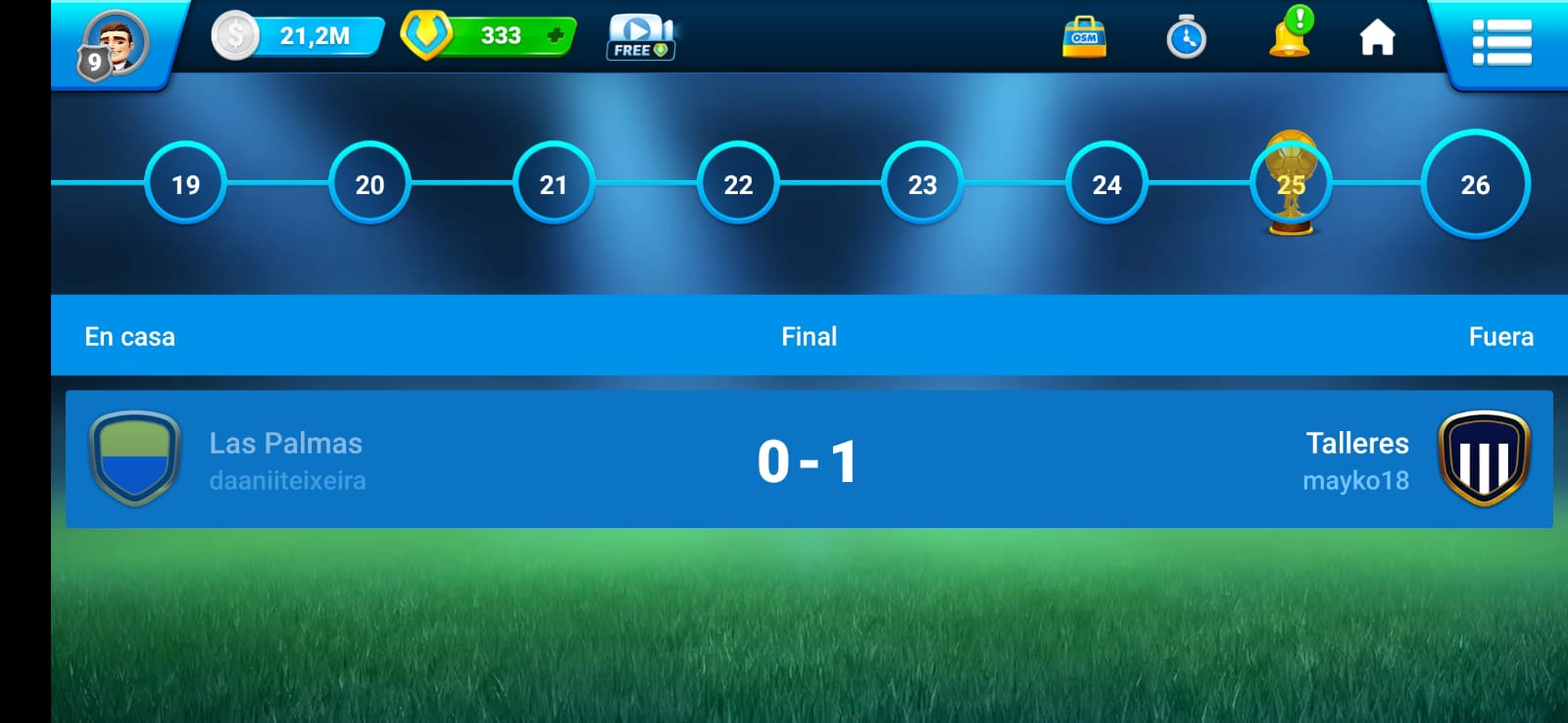This screenshot has height=723, width=1568.
Task: Show matchday 22 results
Action: [738, 183]
